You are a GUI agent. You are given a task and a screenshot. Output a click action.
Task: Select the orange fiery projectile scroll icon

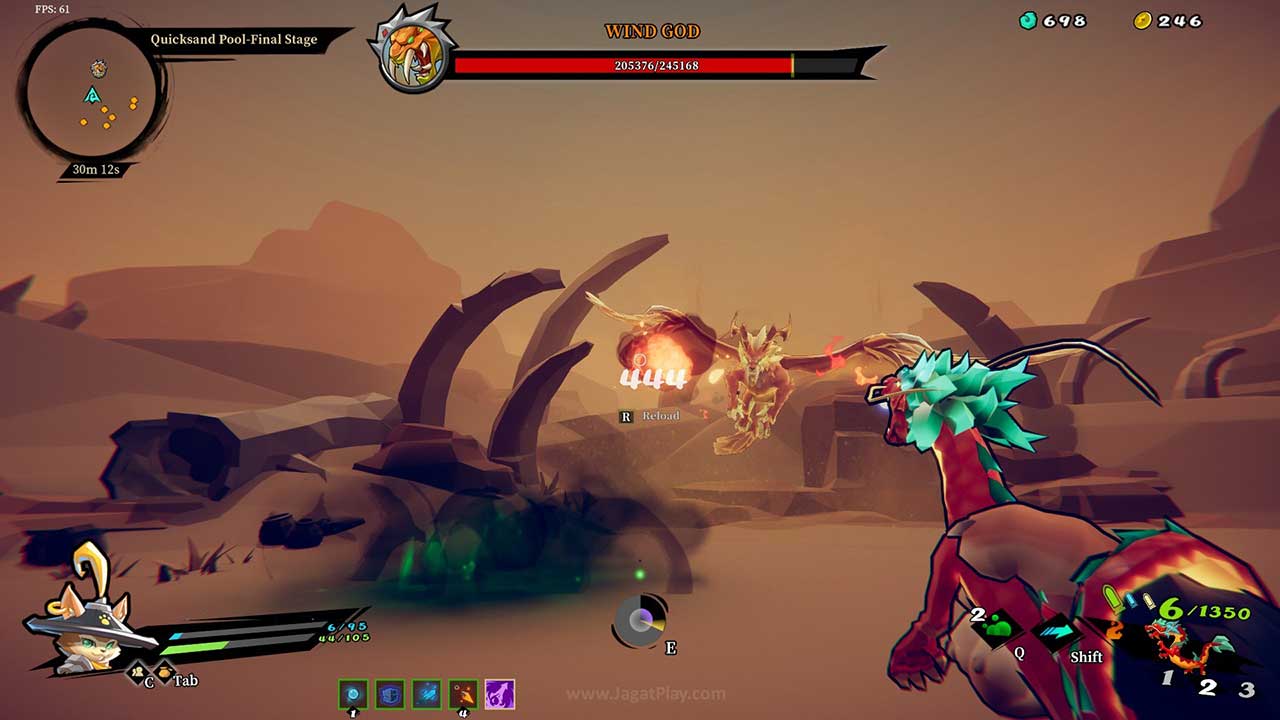click(463, 694)
